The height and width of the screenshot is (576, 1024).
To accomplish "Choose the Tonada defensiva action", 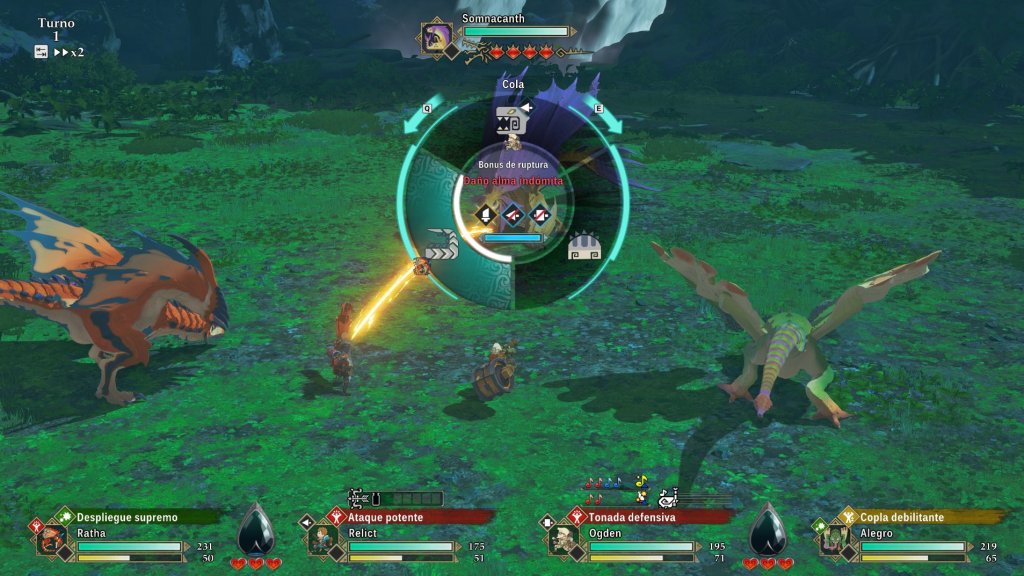I will [x=631, y=517].
